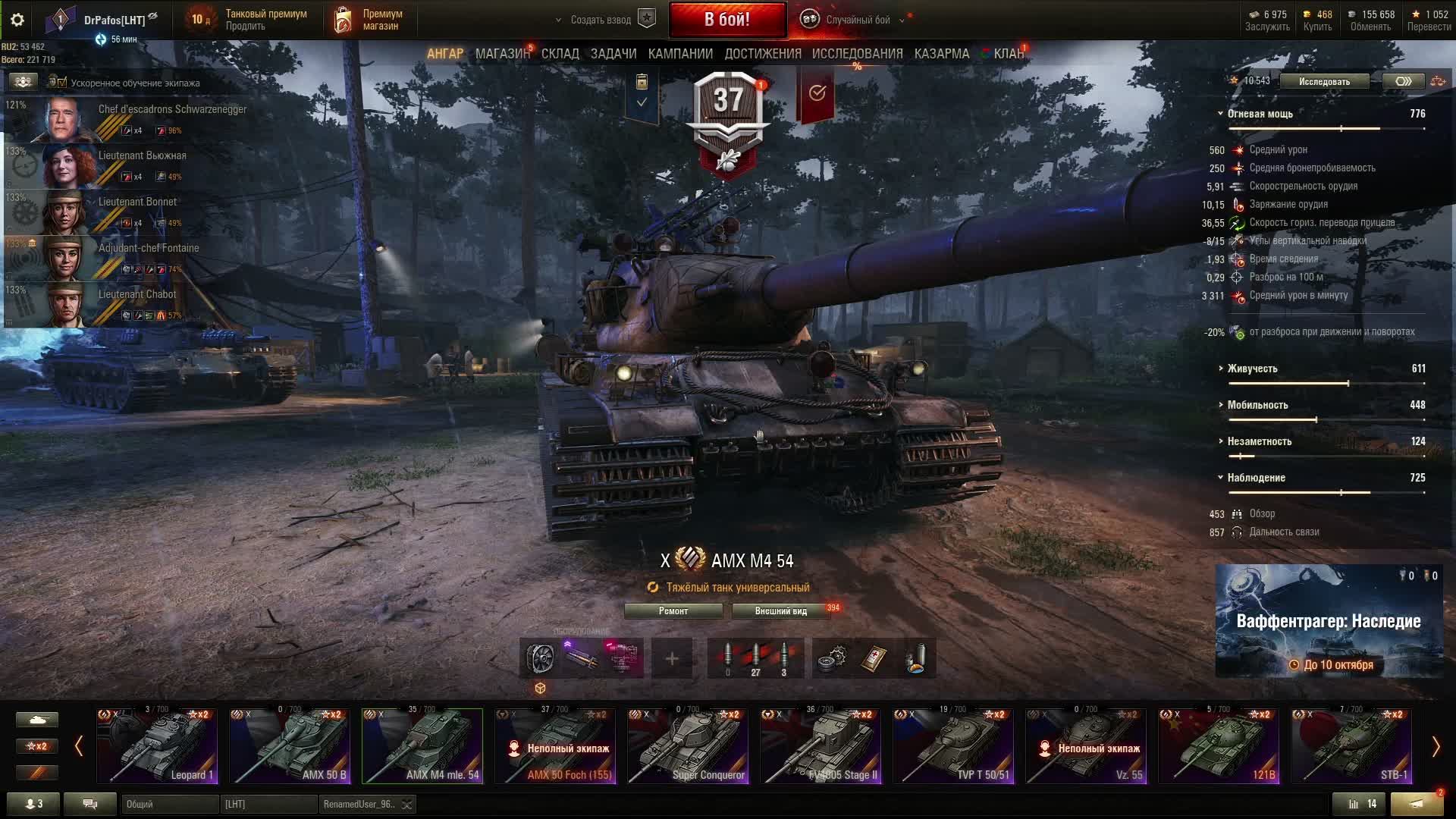Open the vehicle ventilation equipment slot

point(540,657)
